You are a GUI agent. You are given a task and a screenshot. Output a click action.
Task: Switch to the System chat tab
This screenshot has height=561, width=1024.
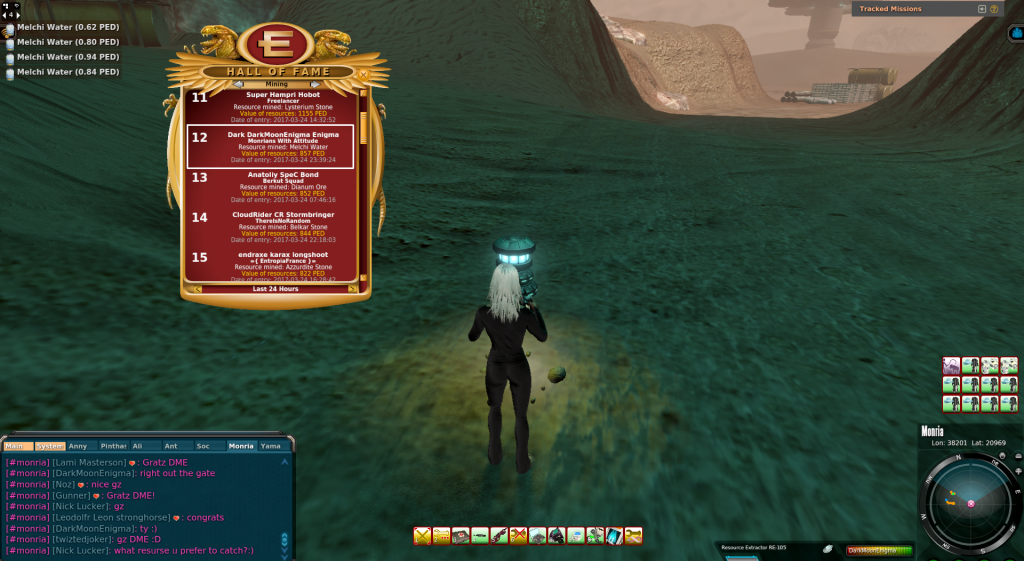(x=50, y=446)
